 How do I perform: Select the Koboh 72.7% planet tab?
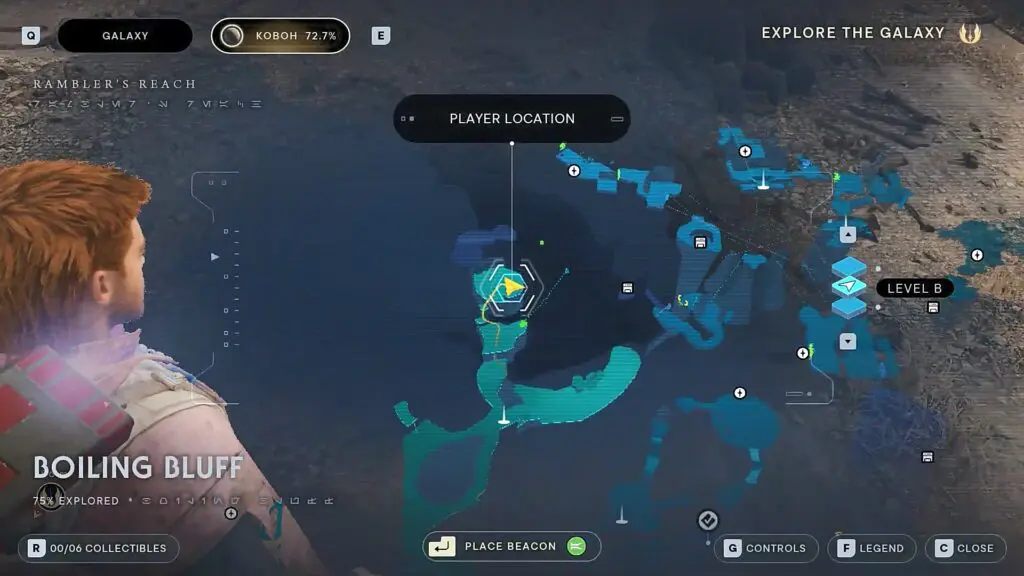click(x=280, y=36)
